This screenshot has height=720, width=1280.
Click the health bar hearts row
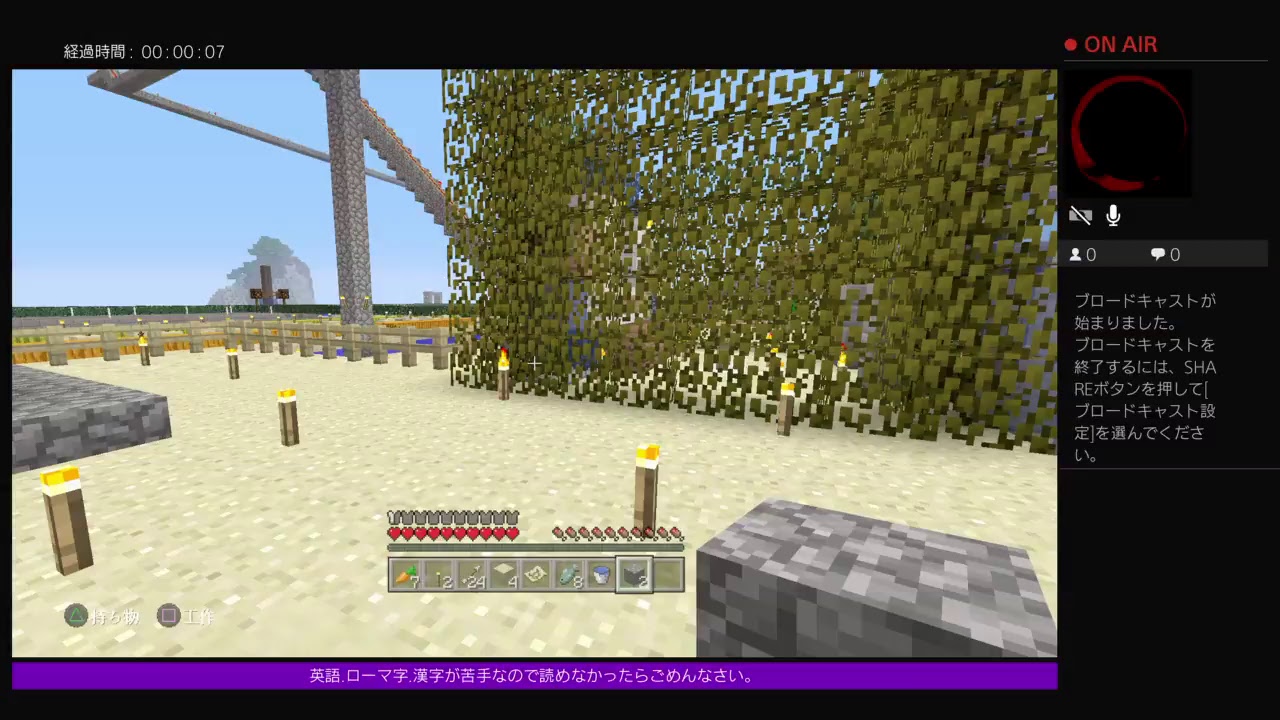(453, 533)
